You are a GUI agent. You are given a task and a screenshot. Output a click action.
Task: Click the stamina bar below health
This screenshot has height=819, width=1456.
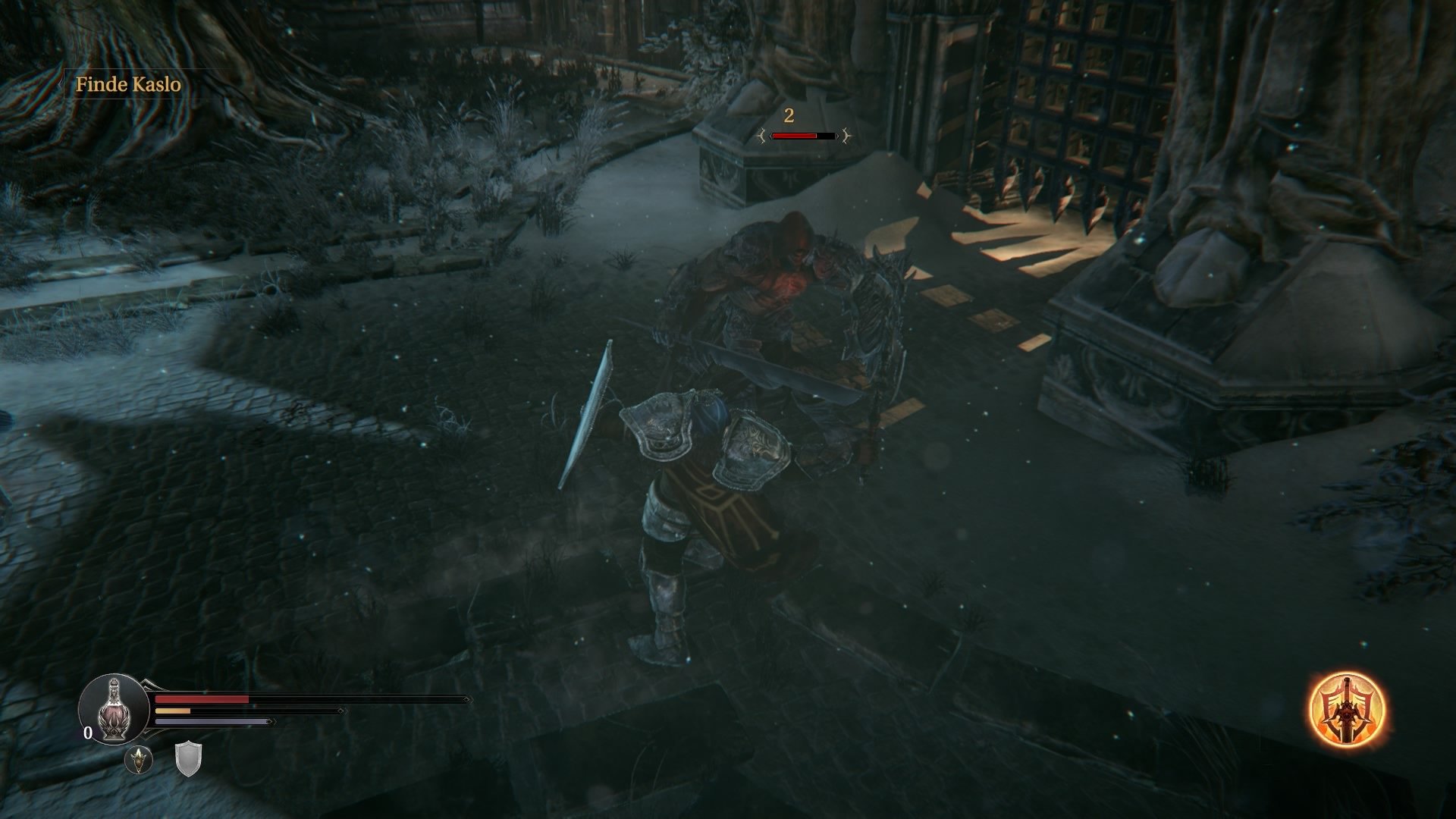[x=173, y=711]
